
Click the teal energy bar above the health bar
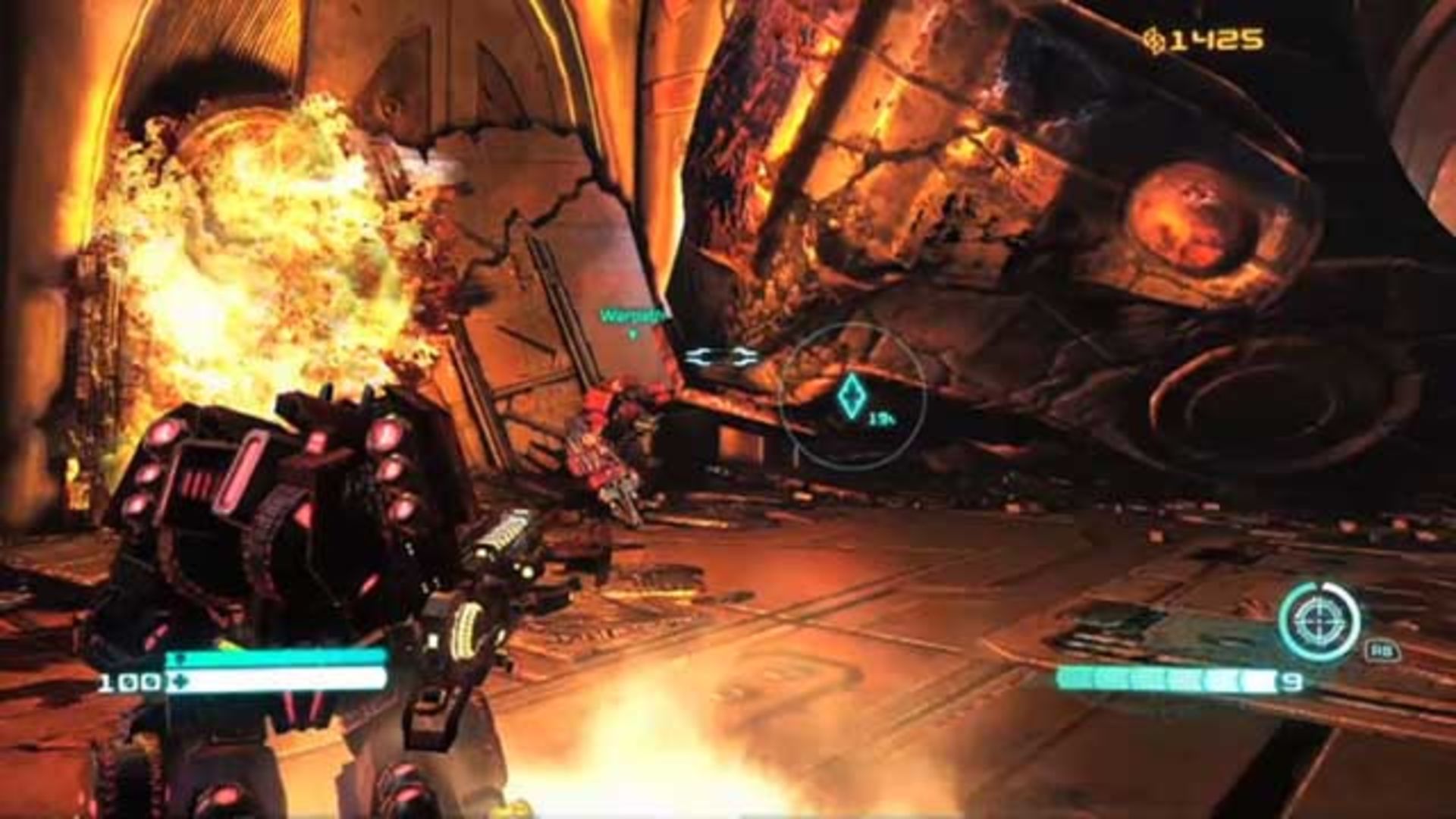[281, 657]
